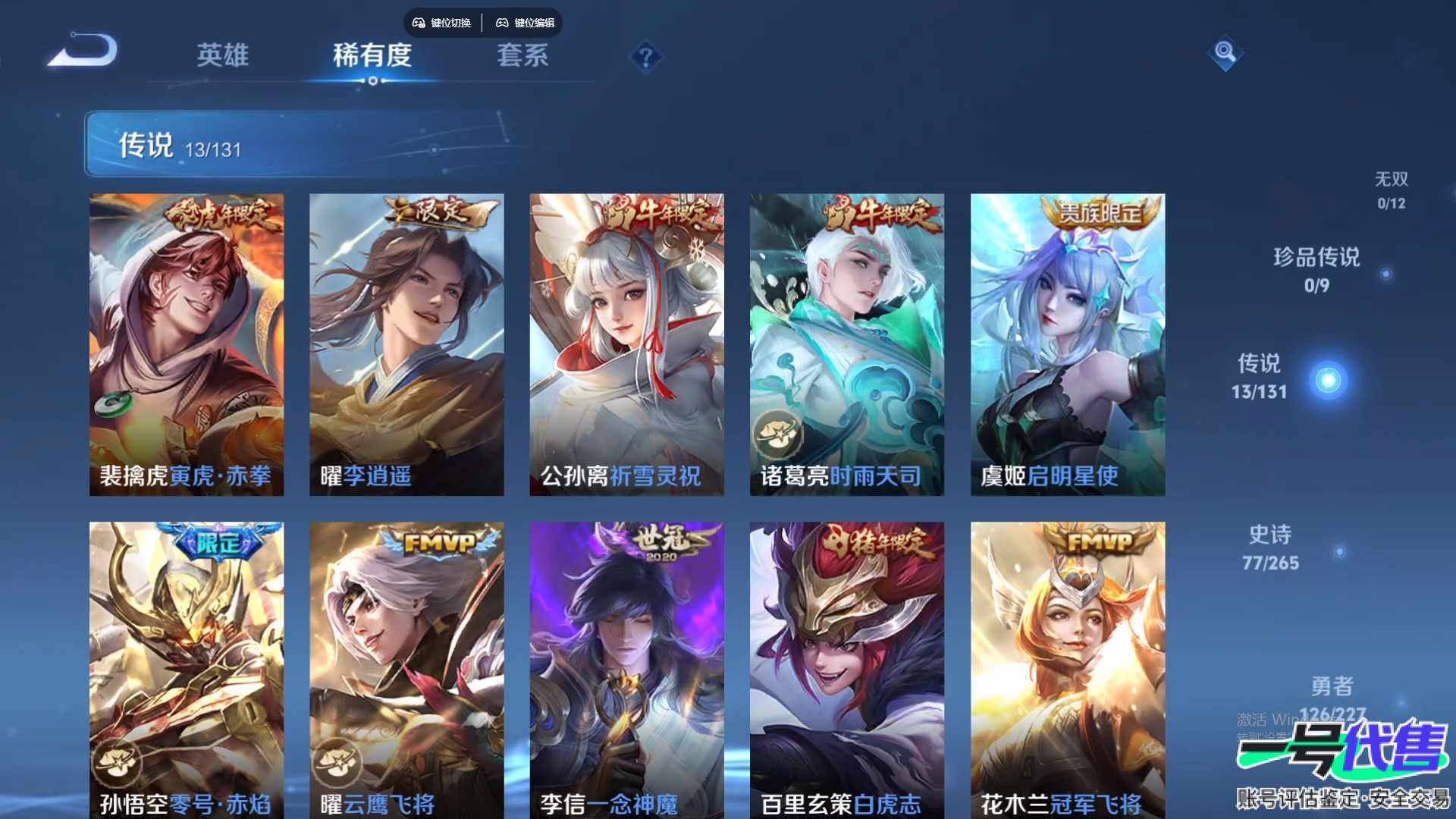The width and height of the screenshot is (1456, 819).
Task: Open the 键位编辑 overlay button
Action: (526, 23)
